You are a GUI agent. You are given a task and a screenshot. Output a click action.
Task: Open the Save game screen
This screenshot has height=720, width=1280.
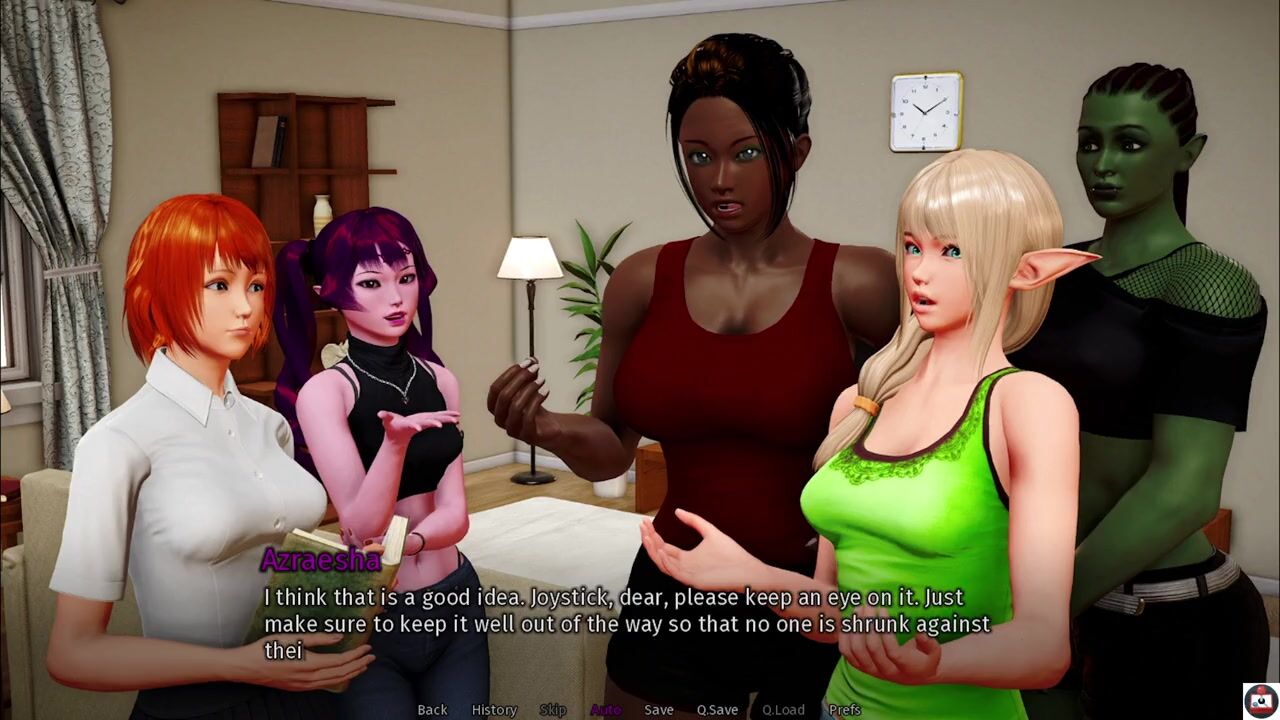pos(658,709)
